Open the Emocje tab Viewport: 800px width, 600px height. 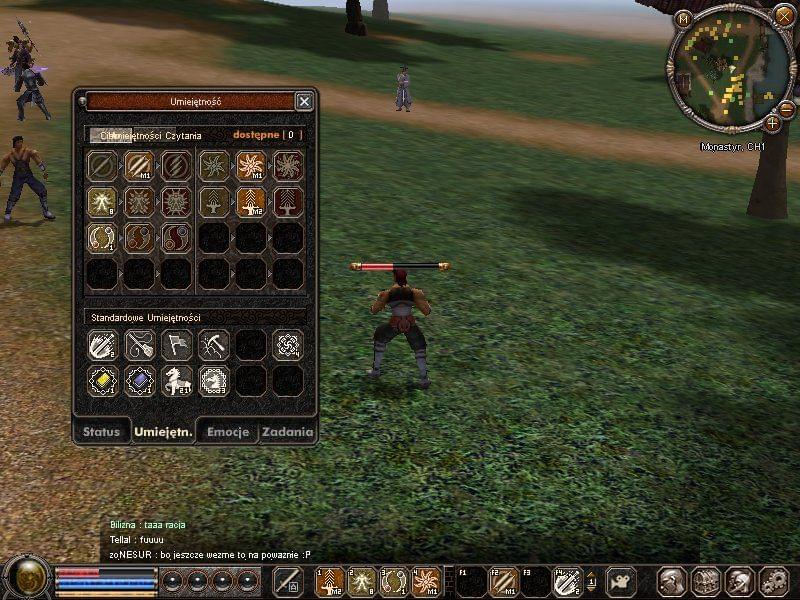tap(226, 432)
